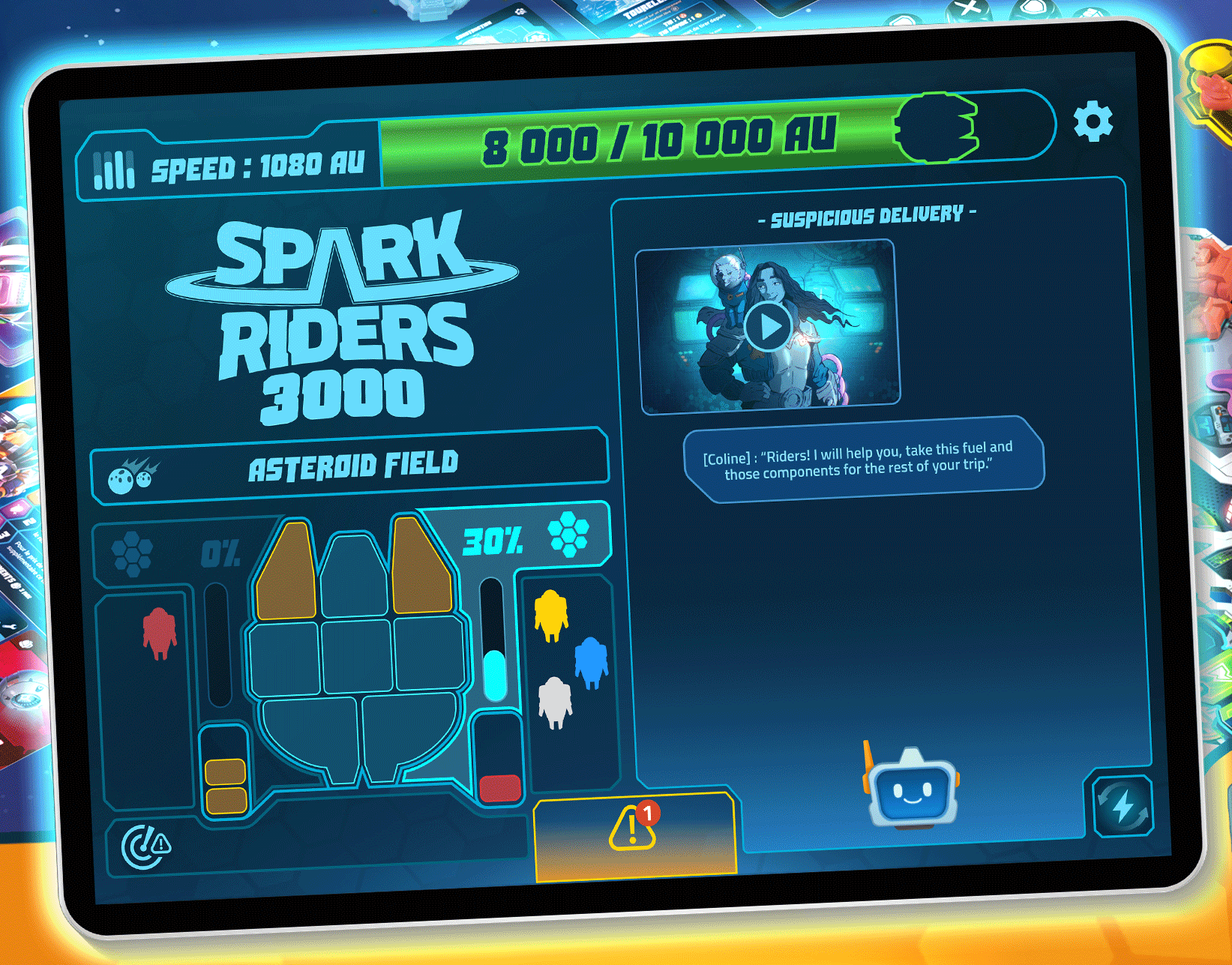Select the blue crew member figure
This screenshot has height=965, width=1232.
pyautogui.click(x=591, y=662)
